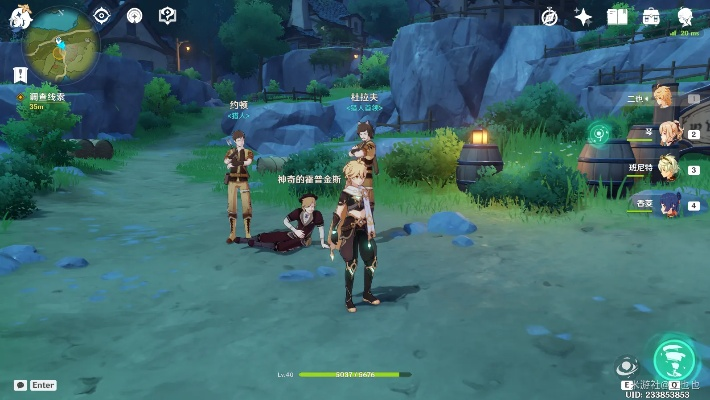
Task: Activate the green Anemo elemental burst
Action: coord(675,359)
